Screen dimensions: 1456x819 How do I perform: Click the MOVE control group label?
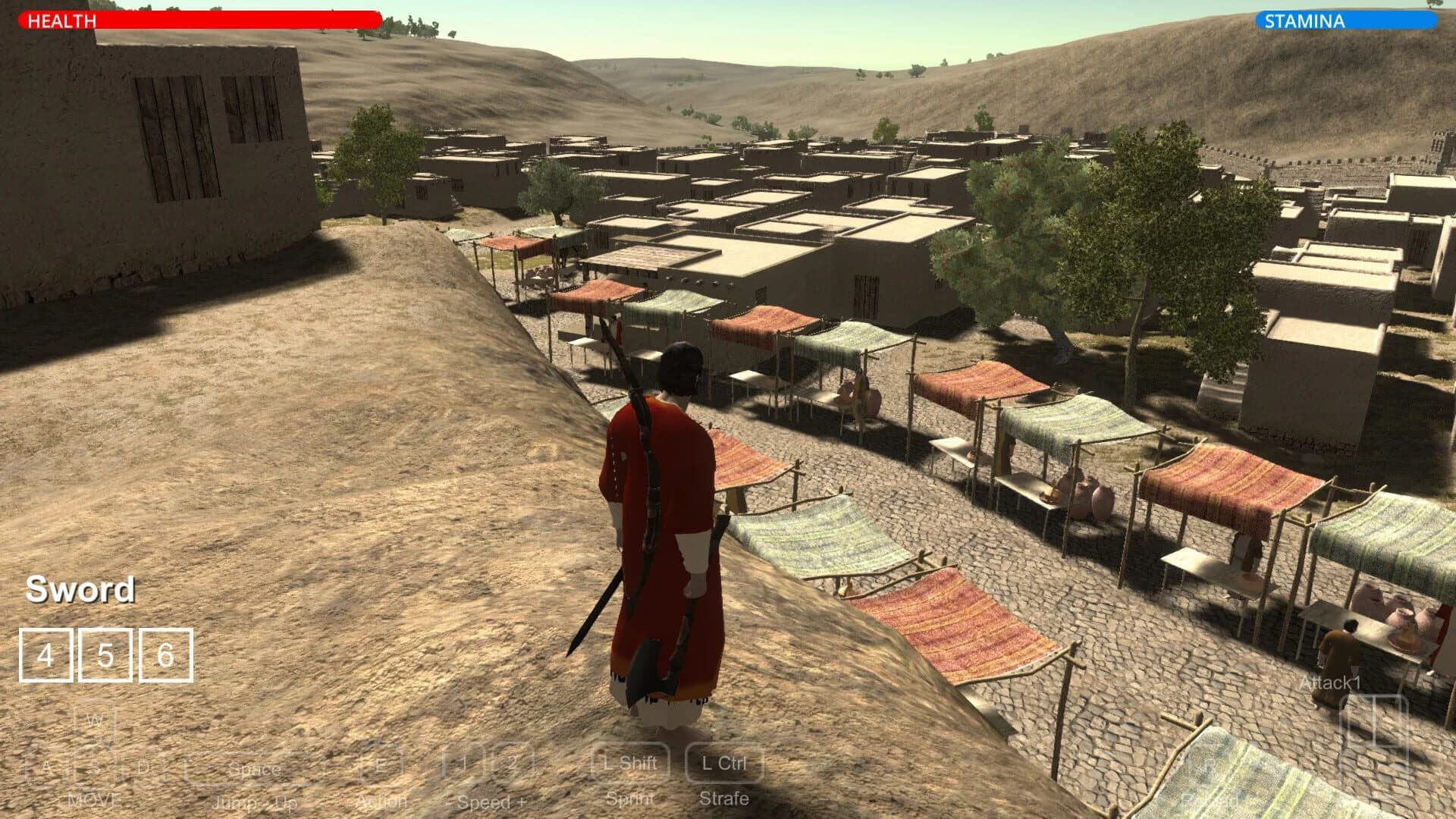(93, 798)
